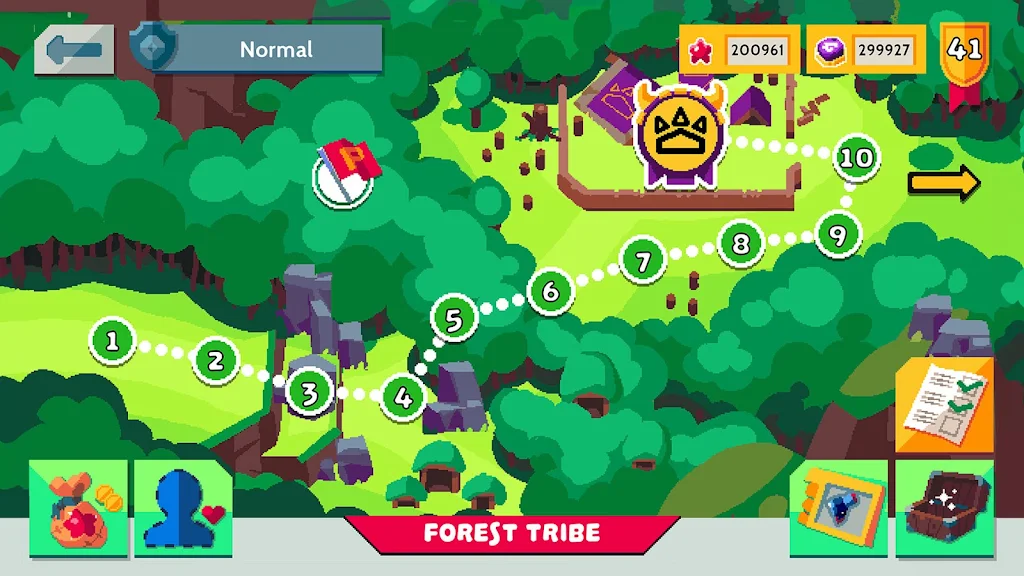Open the checklist quests panel
Screen dimensions: 1024x576
point(944,405)
